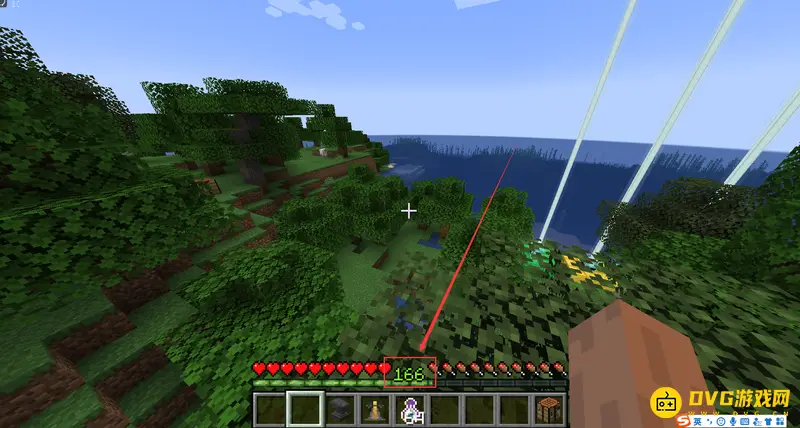Image resolution: width=800 pixels, height=428 pixels.
Task: Click the highlighted empty hotbar slot
Action: pyautogui.click(x=304, y=409)
